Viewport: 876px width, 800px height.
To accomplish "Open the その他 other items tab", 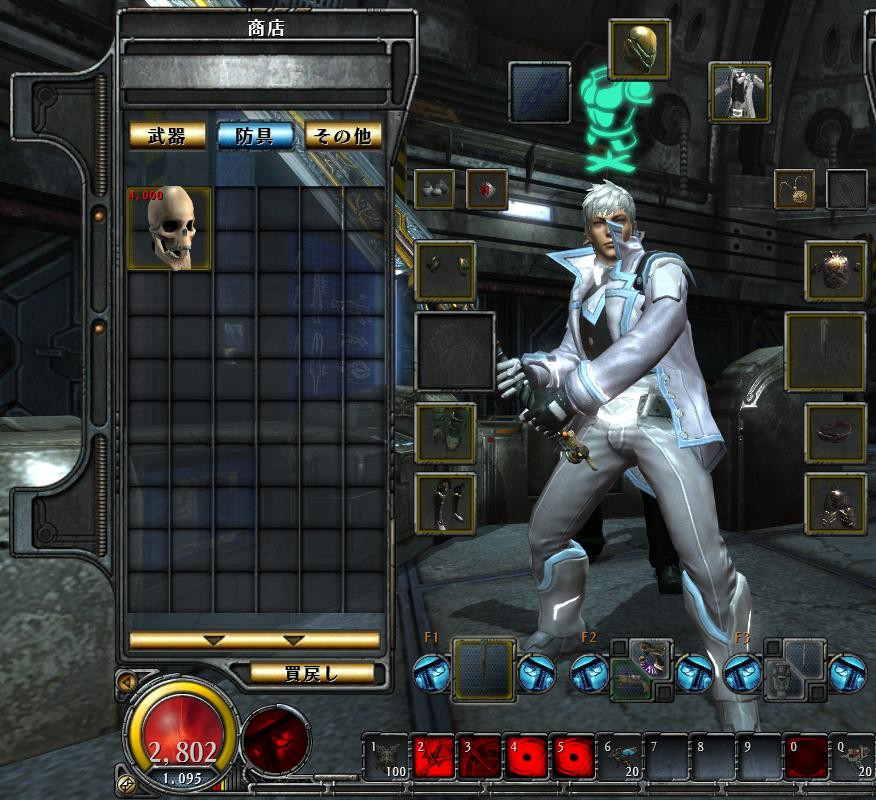I will point(343,136).
